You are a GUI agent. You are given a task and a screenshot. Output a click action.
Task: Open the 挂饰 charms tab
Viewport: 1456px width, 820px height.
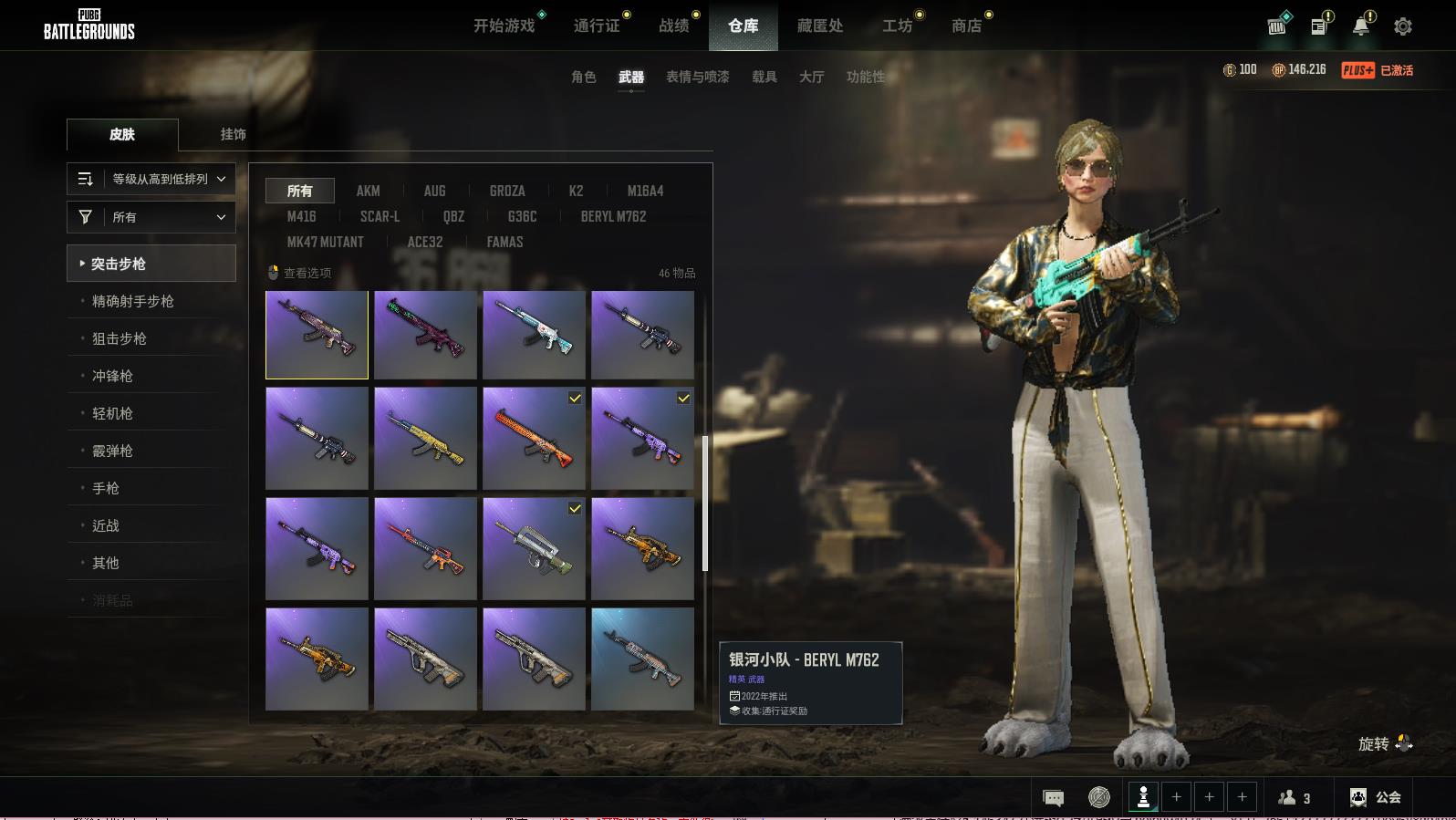pos(233,134)
